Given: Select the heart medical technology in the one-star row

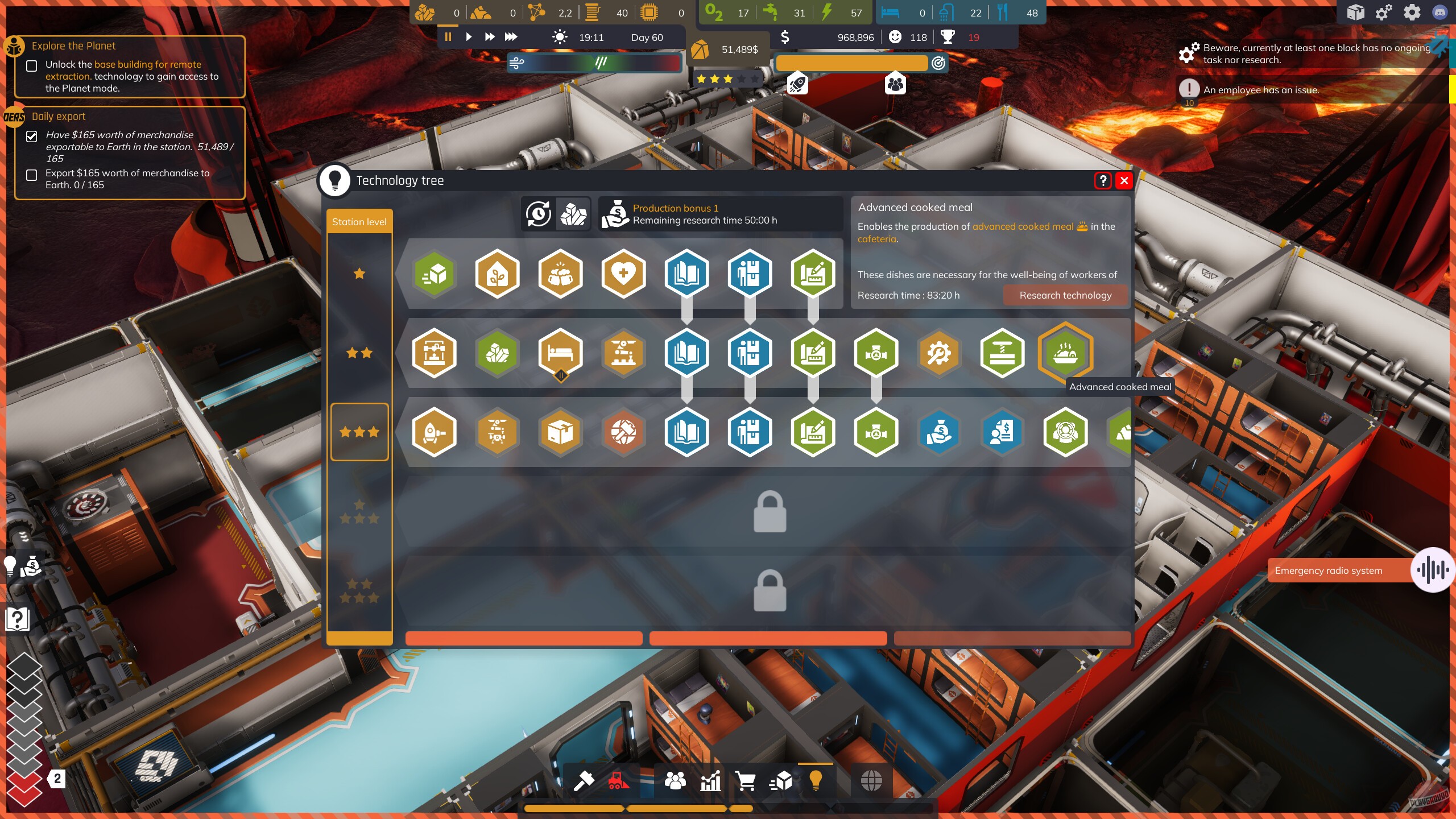Looking at the screenshot, I should 624,274.
